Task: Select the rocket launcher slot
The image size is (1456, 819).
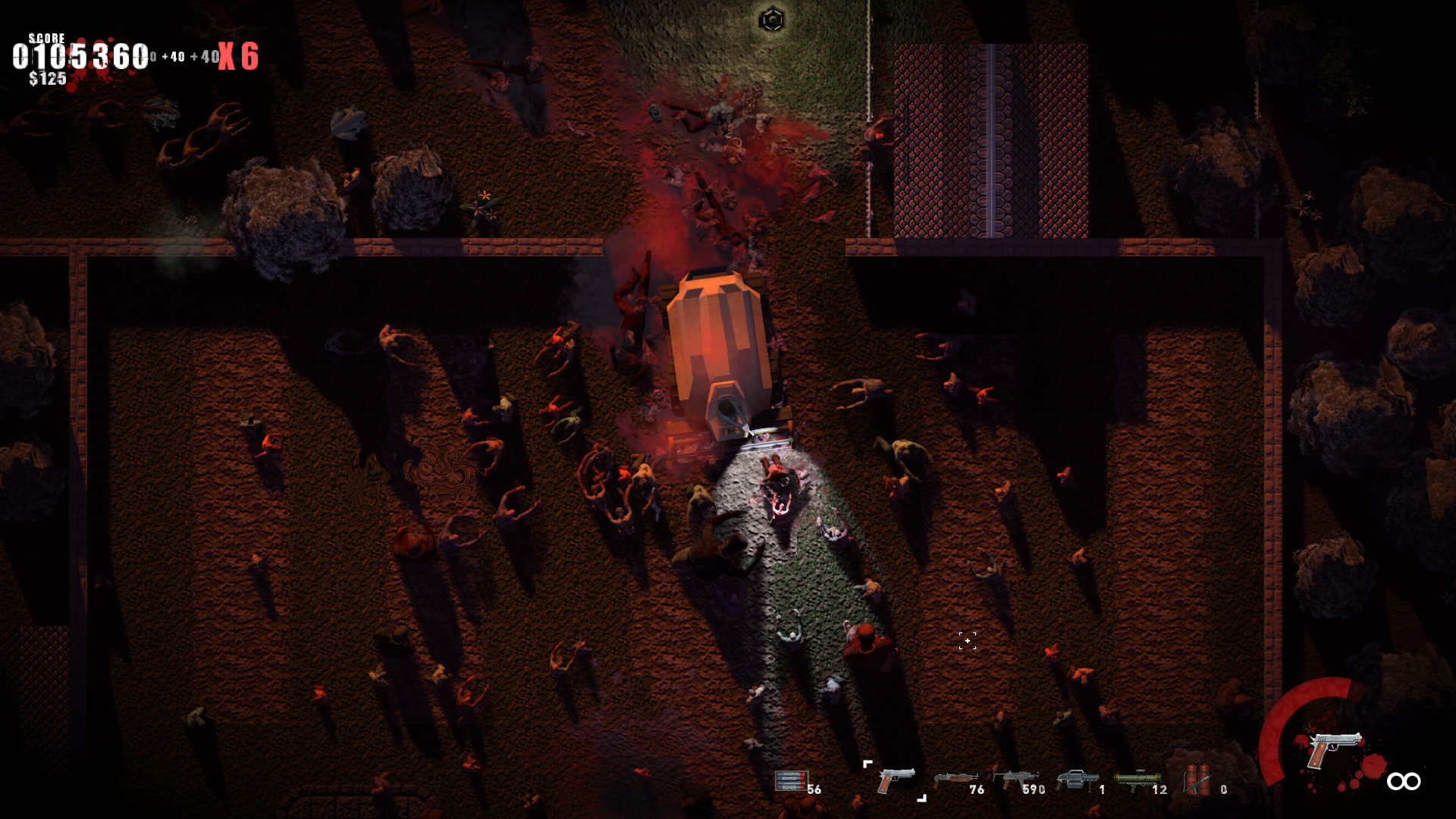Action: point(1137,779)
